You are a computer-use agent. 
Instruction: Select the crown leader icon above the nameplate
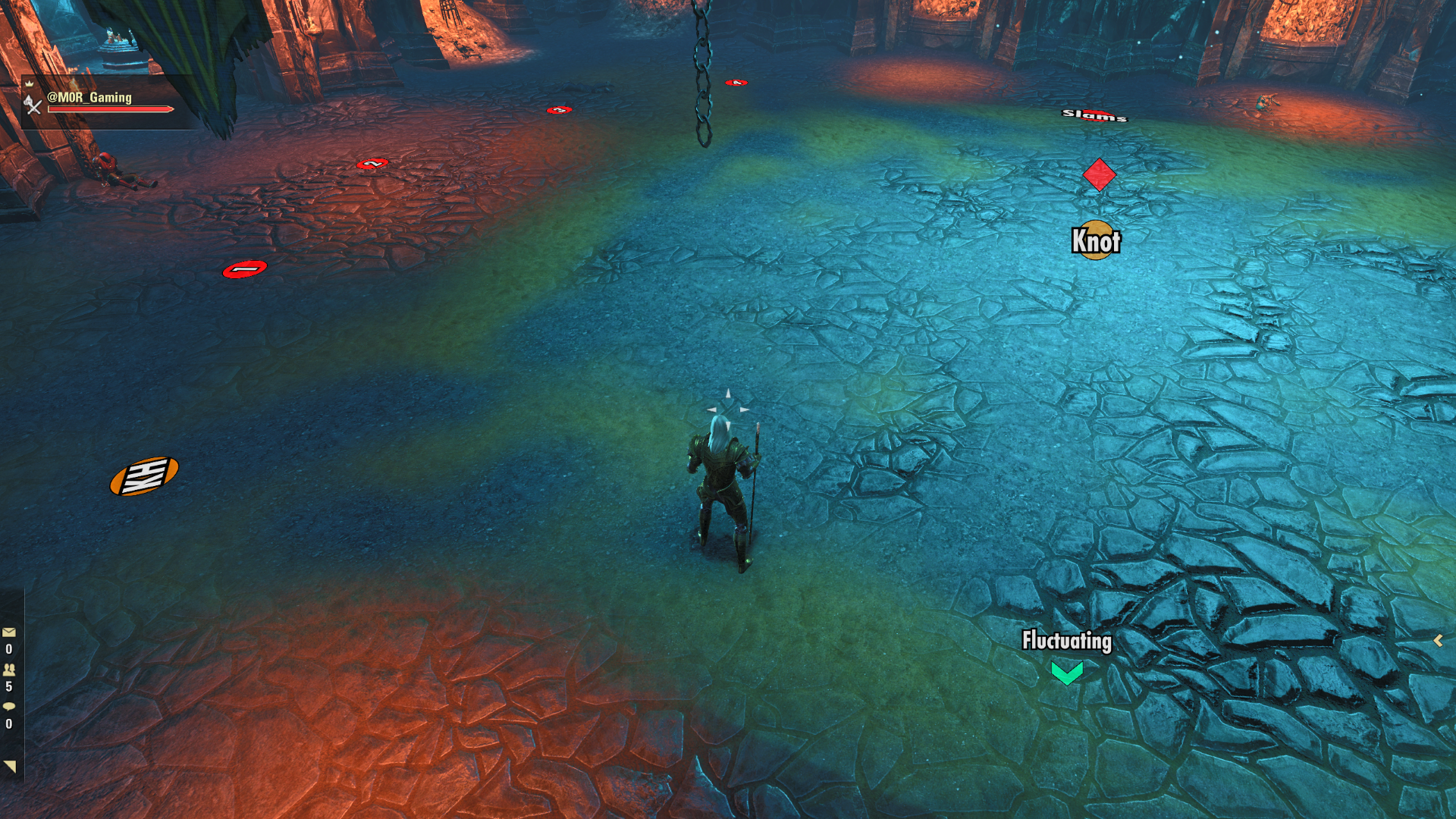click(30, 84)
